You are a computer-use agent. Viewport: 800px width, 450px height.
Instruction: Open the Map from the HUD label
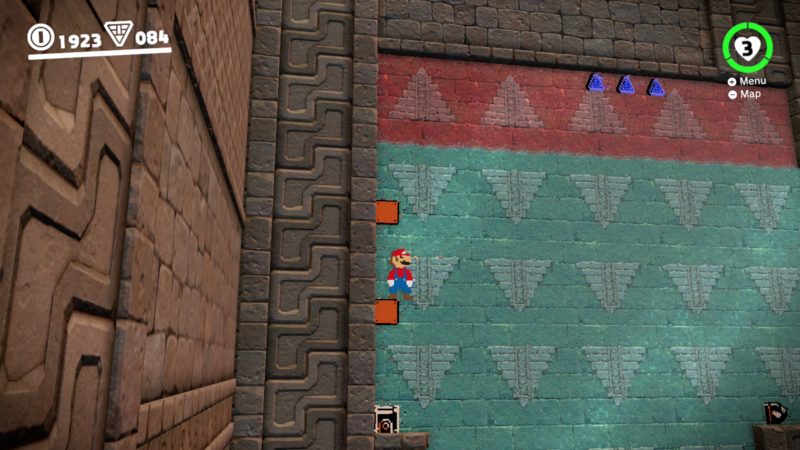click(748, 94)
